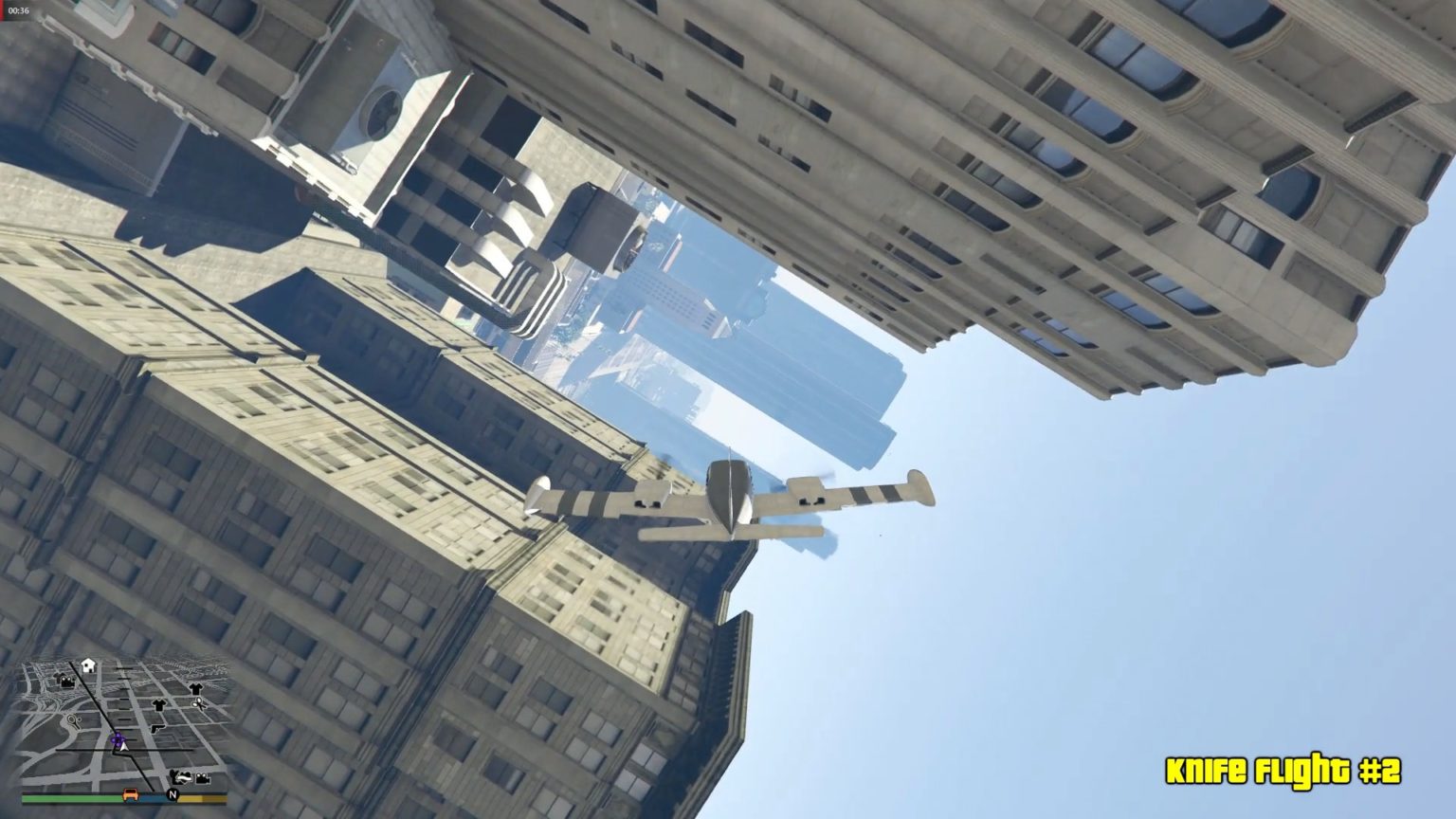The image size is (1456, 819).
Task: Click the film camera icon beside the safehouse marker
Action: 65,681
